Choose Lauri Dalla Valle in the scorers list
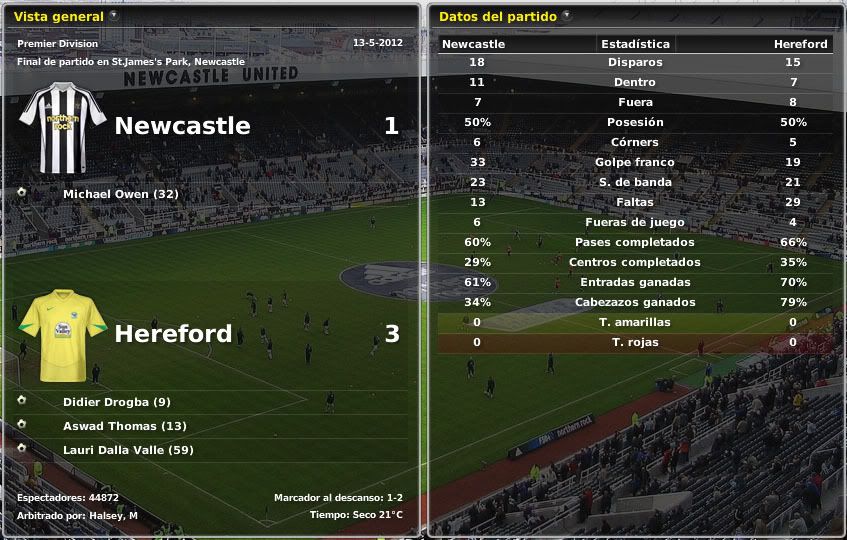The image size is (847, 540). tap(128, 450)
